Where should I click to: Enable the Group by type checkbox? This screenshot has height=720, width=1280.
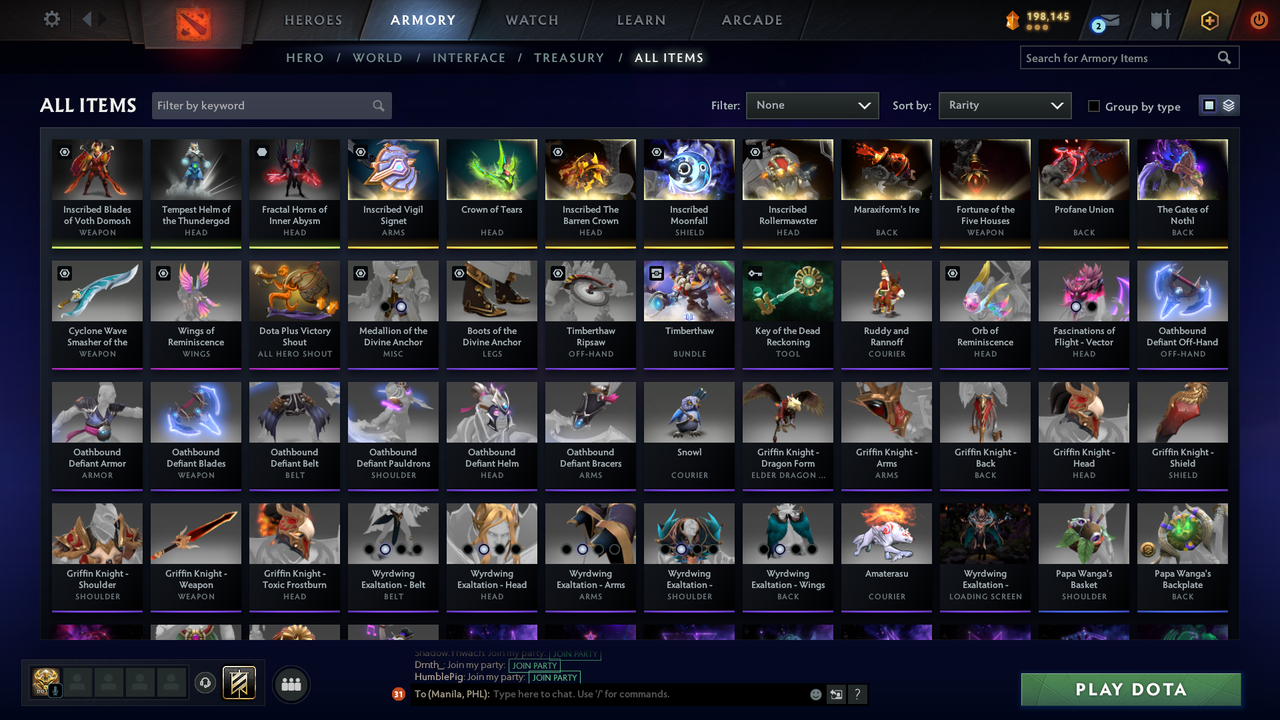coord(1094,106)
